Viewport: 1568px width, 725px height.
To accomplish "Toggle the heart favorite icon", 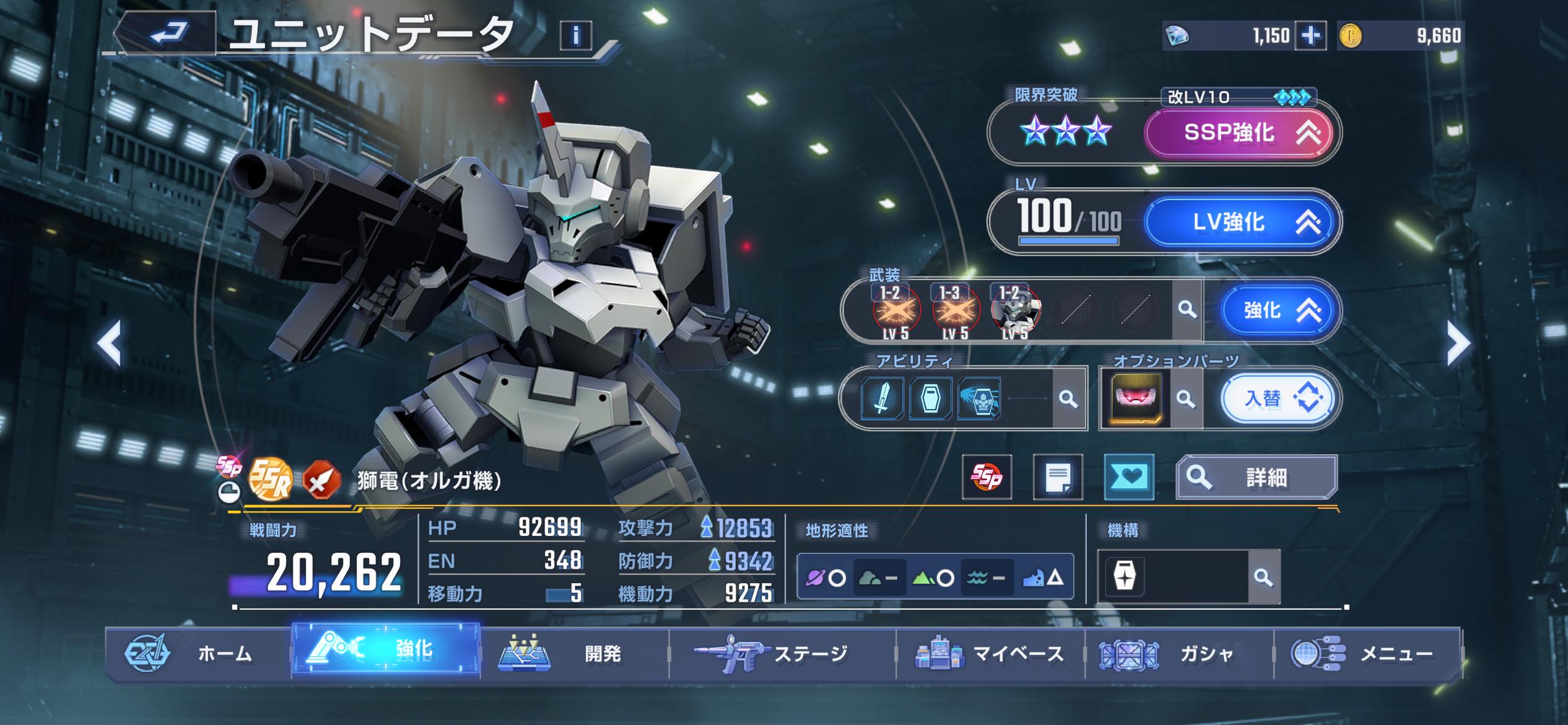I will coord(1129,477).
